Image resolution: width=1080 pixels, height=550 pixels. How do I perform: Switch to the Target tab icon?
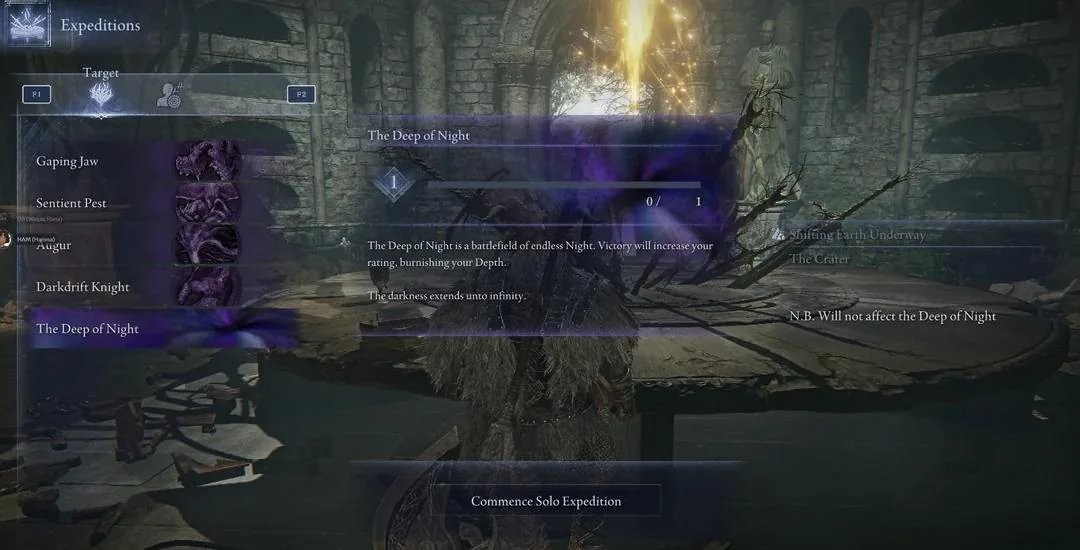[101, 95]
